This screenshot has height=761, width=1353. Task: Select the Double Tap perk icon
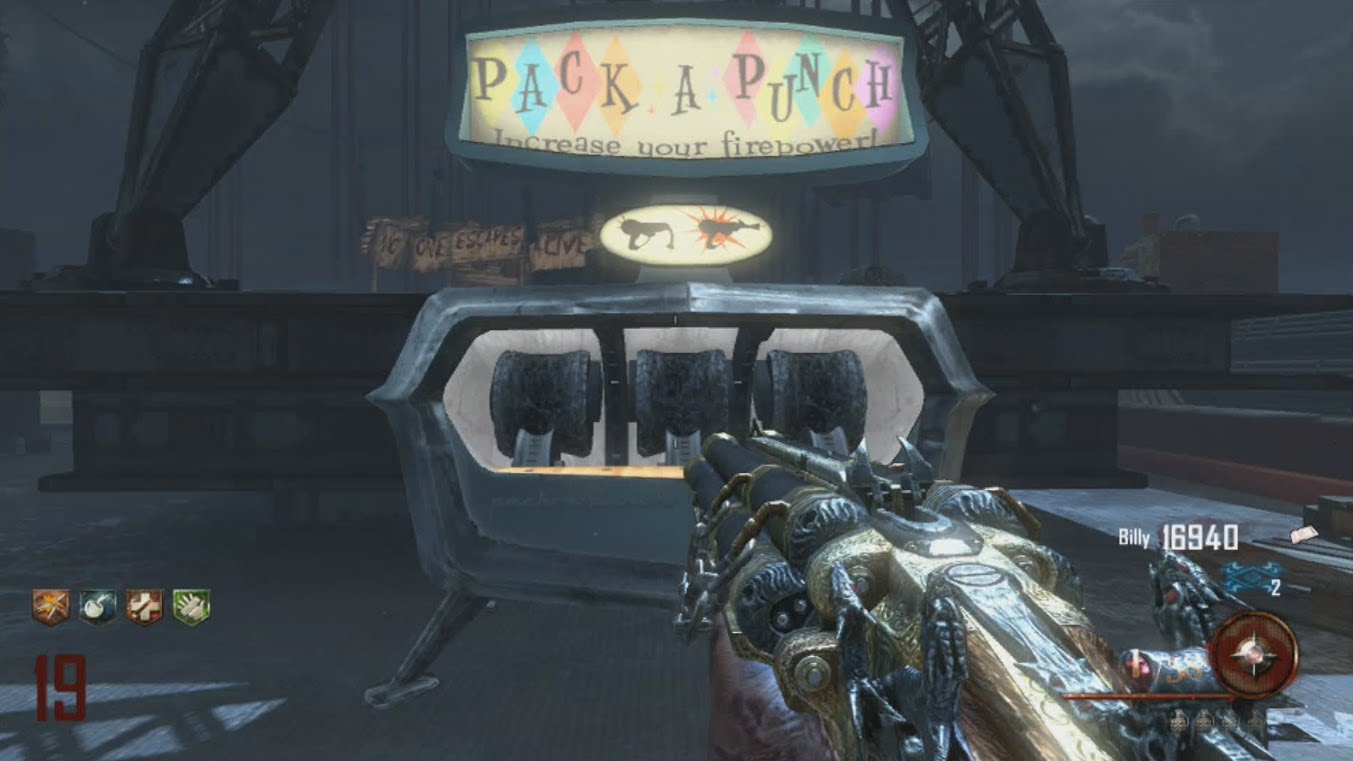point(50,607)
